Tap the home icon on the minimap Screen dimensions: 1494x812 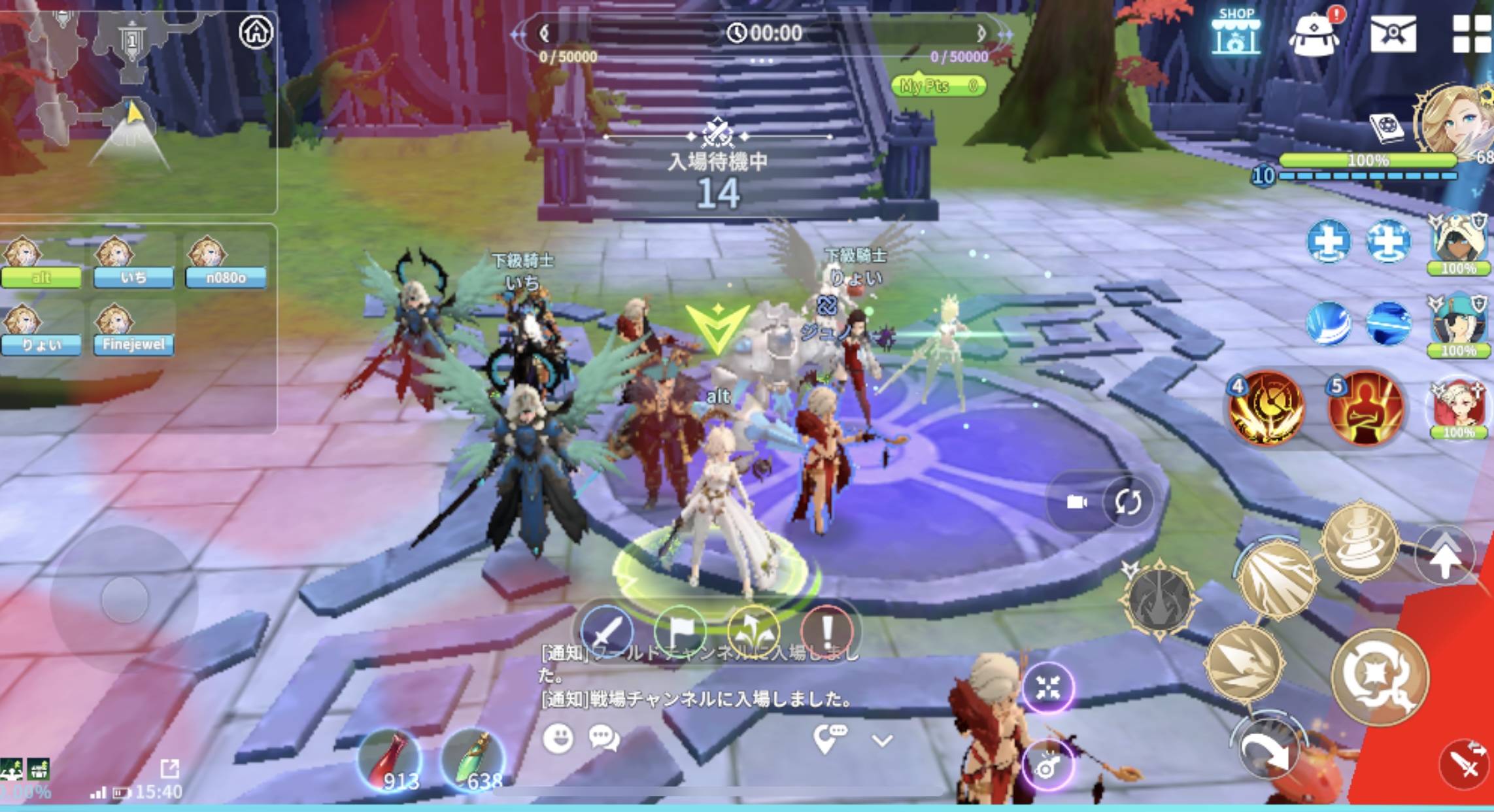coord(256,31)
